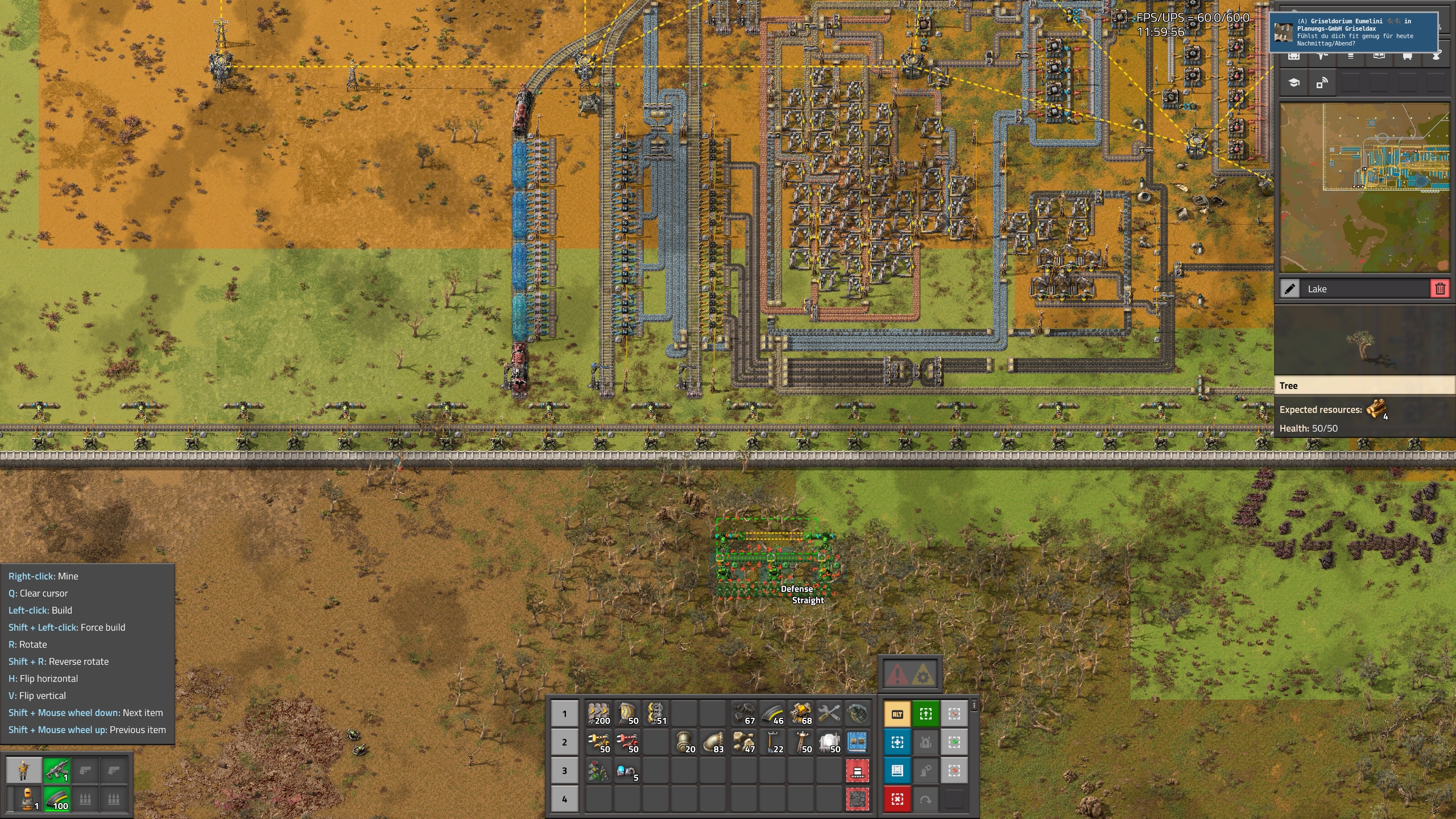Activate the red deconstruction planner shortcut

coord(897,799)
